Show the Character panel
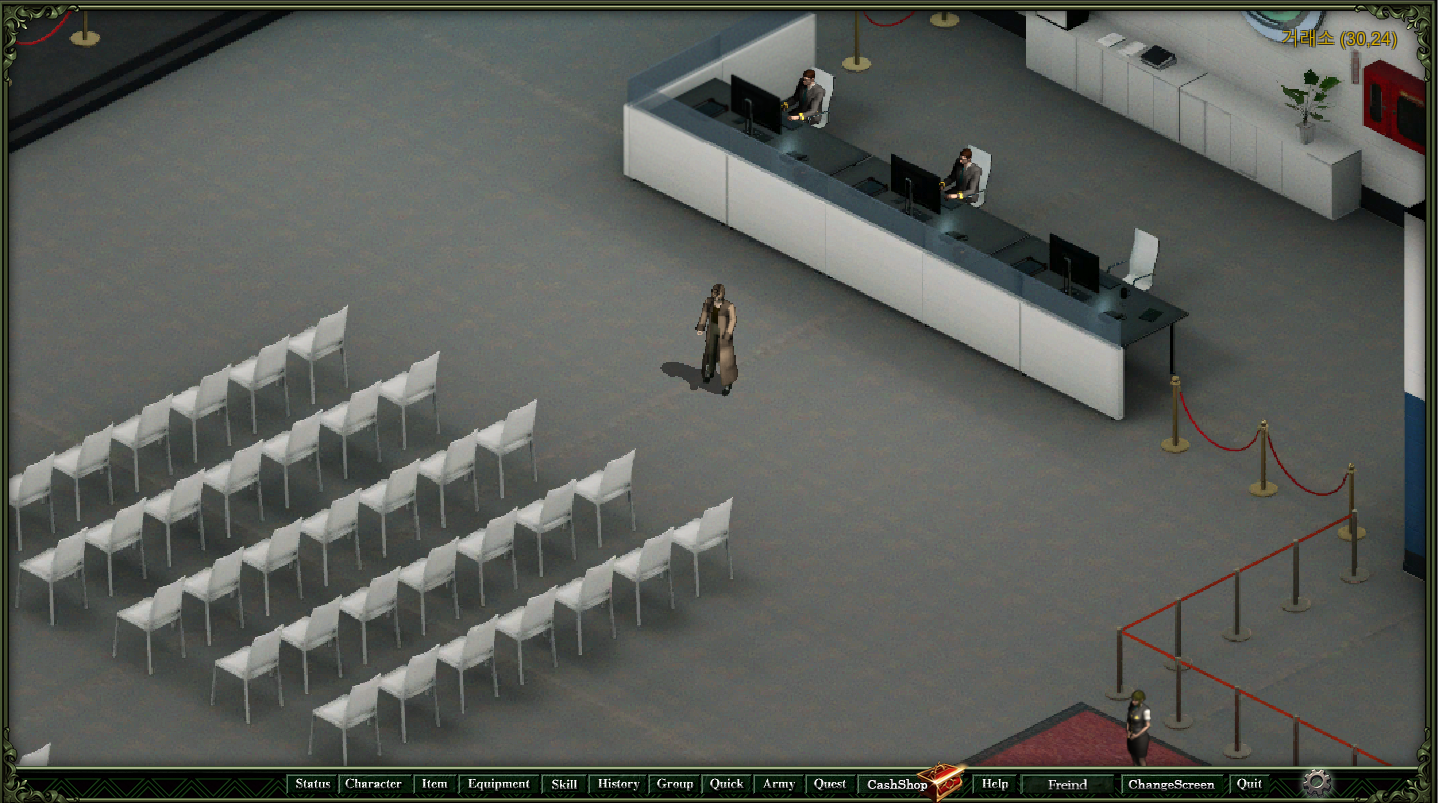 [x=373, y=784]
